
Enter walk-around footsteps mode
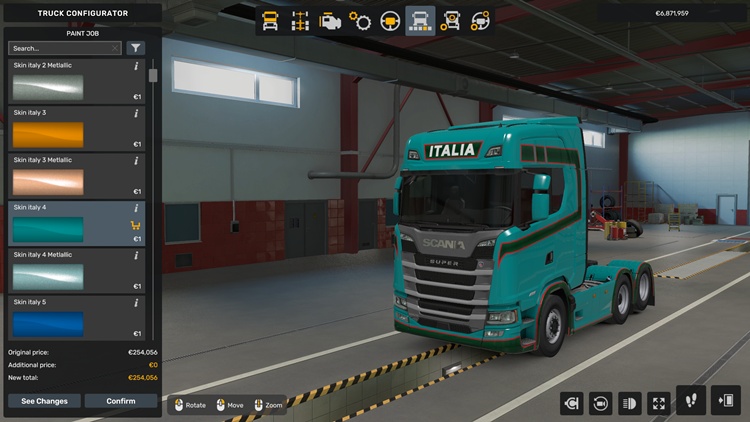(x=691, y=400)
